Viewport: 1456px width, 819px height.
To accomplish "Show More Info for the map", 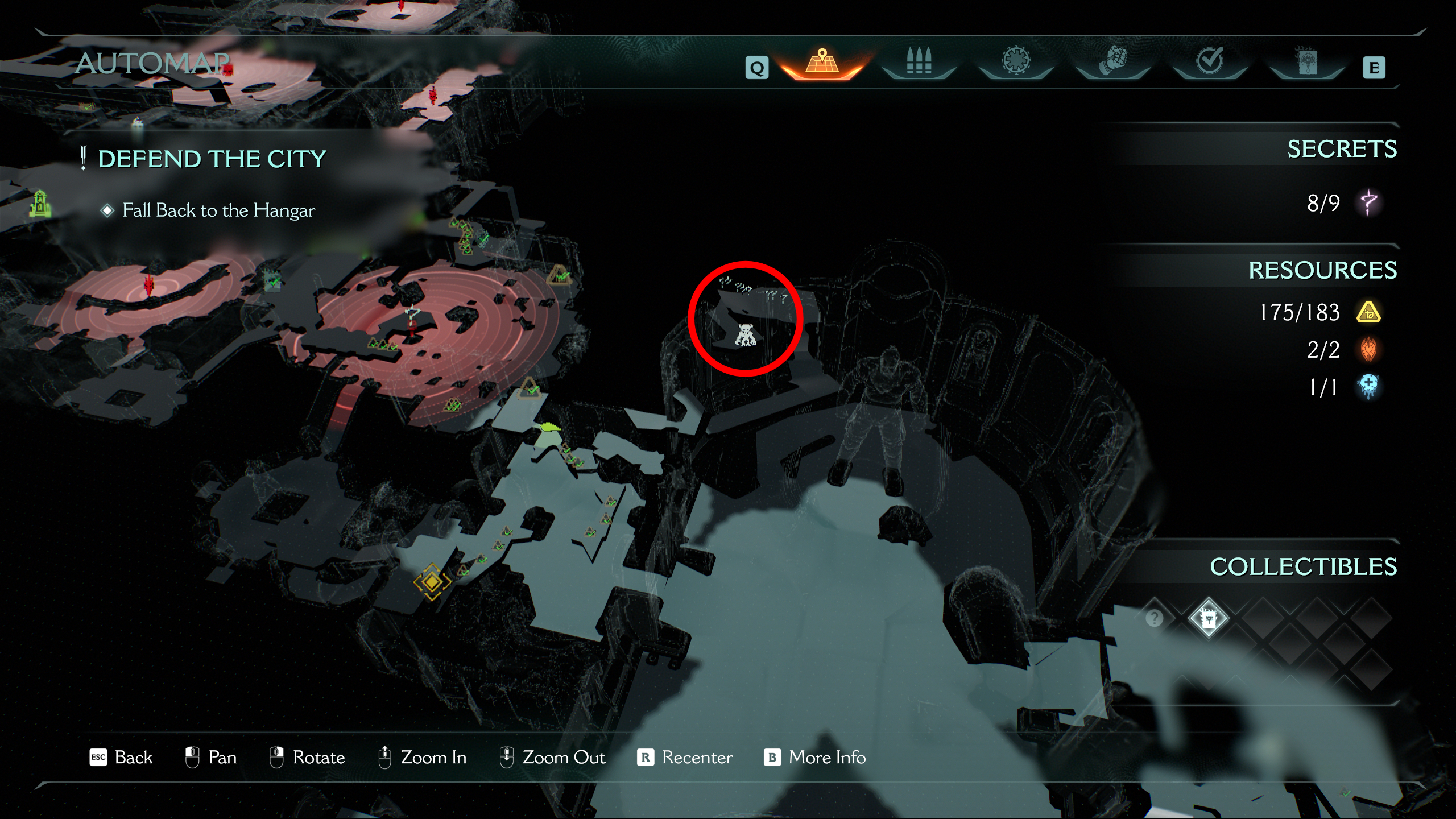I will click(814, 758).
